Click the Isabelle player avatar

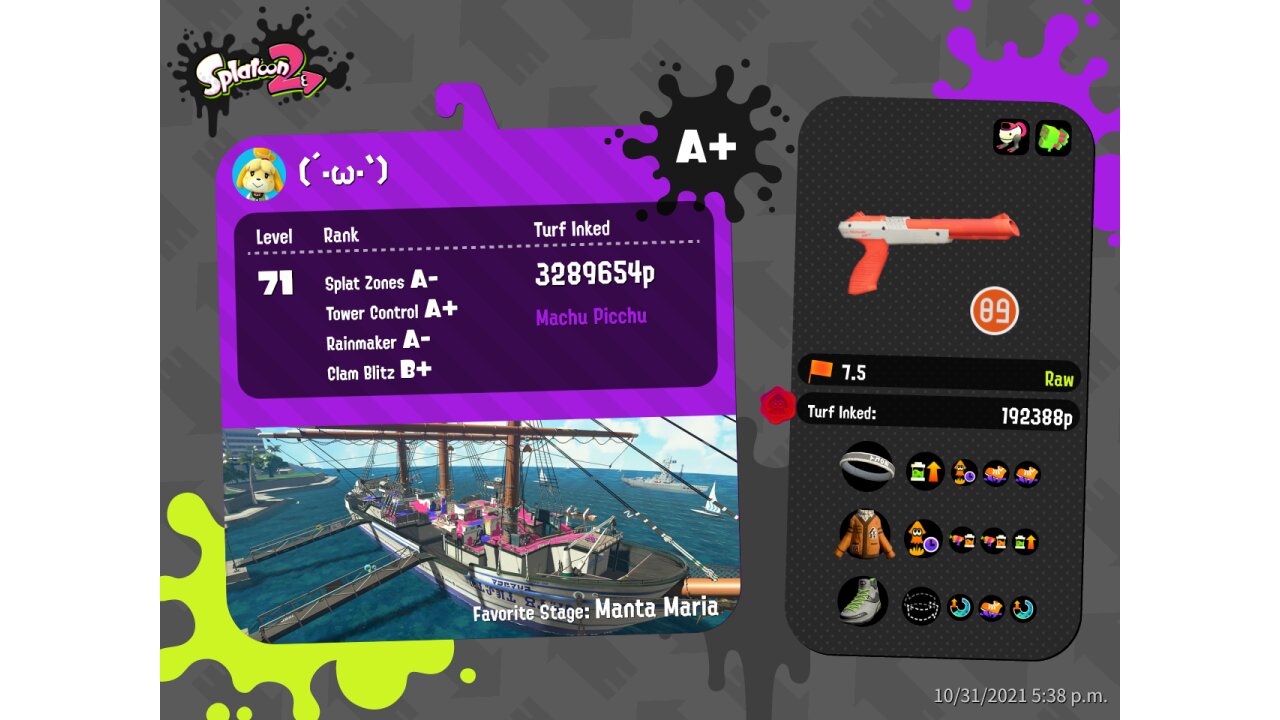259,174
